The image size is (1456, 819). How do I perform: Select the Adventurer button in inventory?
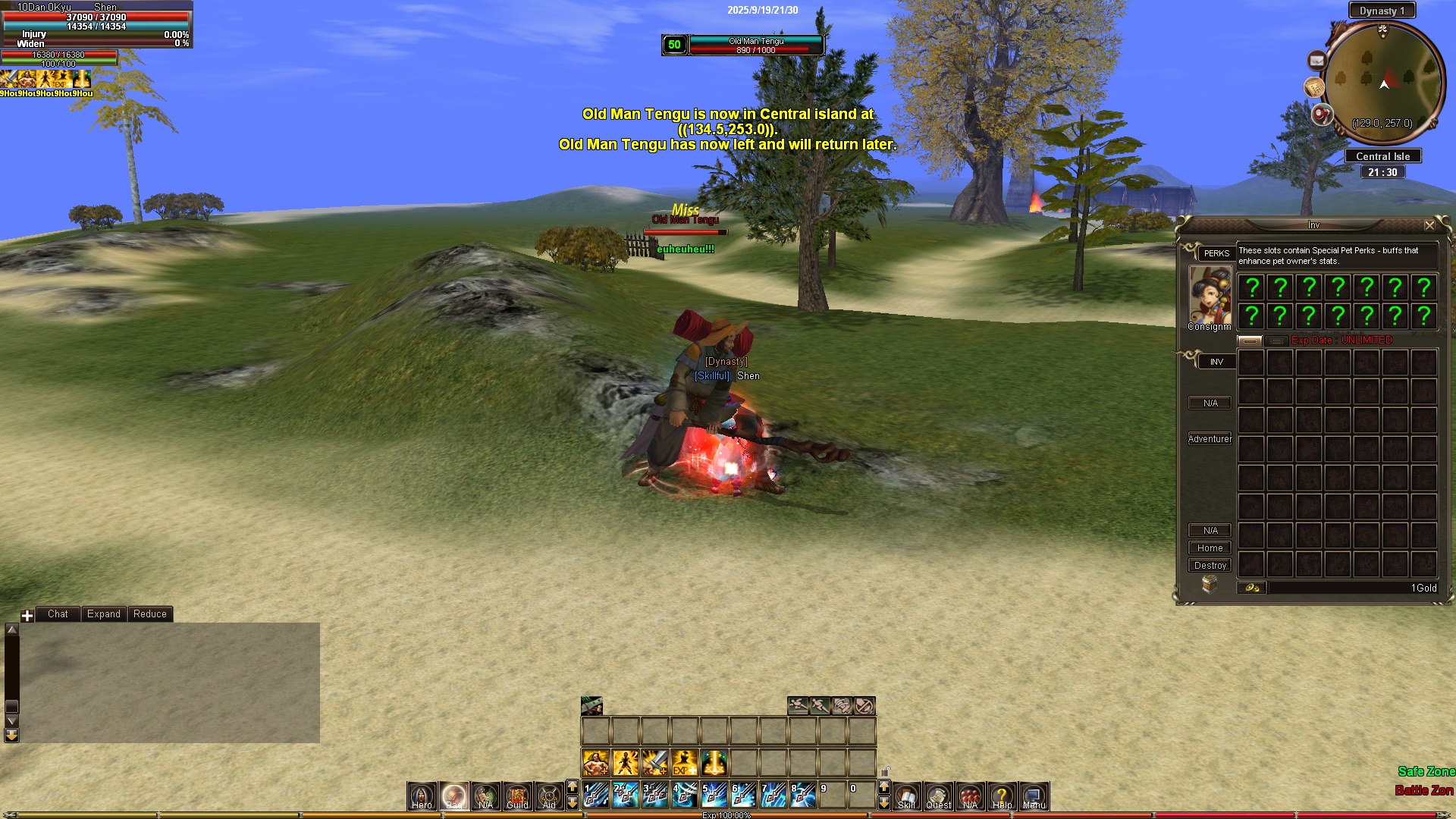point(1210,438)
